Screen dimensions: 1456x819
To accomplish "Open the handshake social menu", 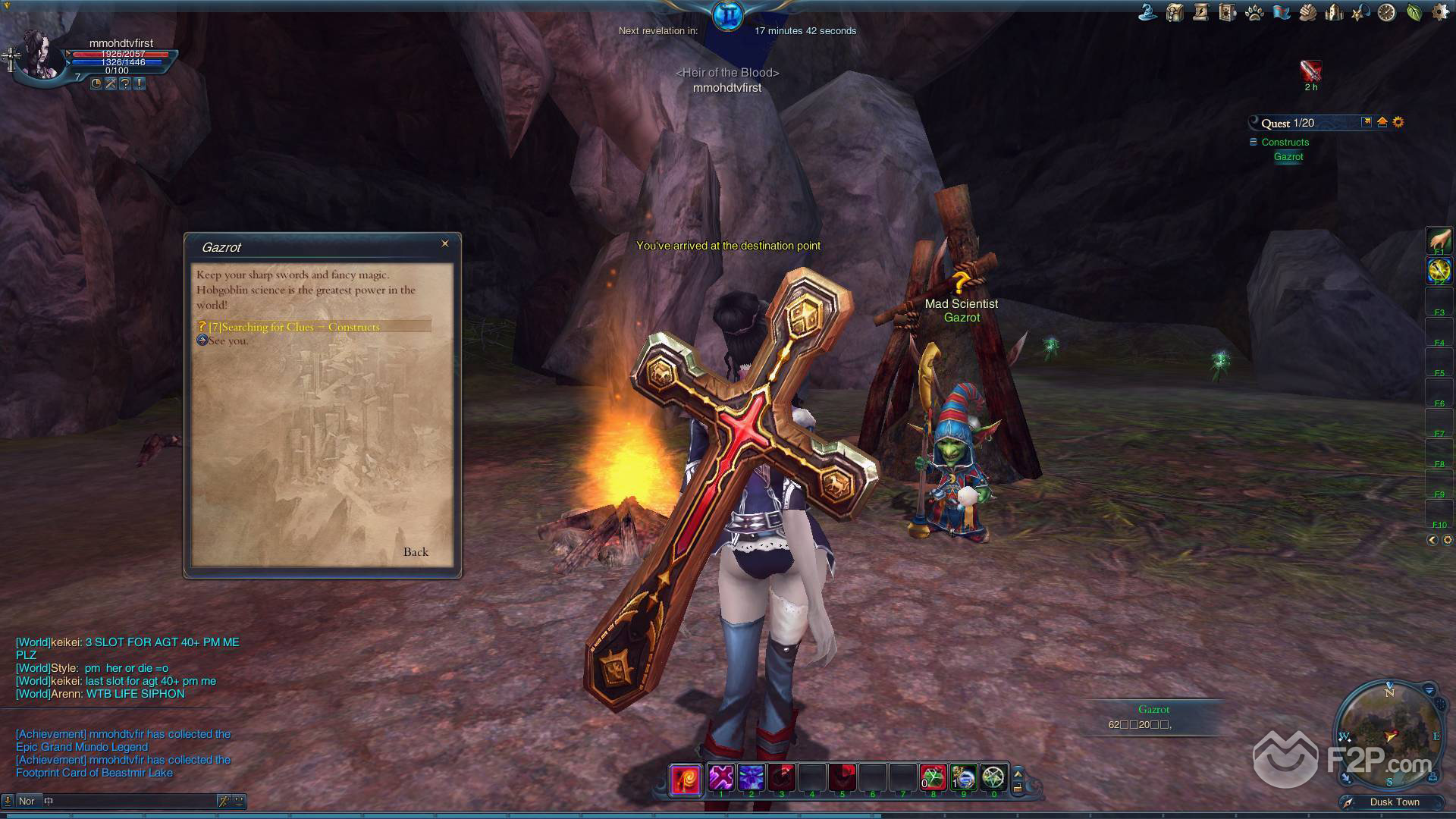I will (x=1307, y=12).
